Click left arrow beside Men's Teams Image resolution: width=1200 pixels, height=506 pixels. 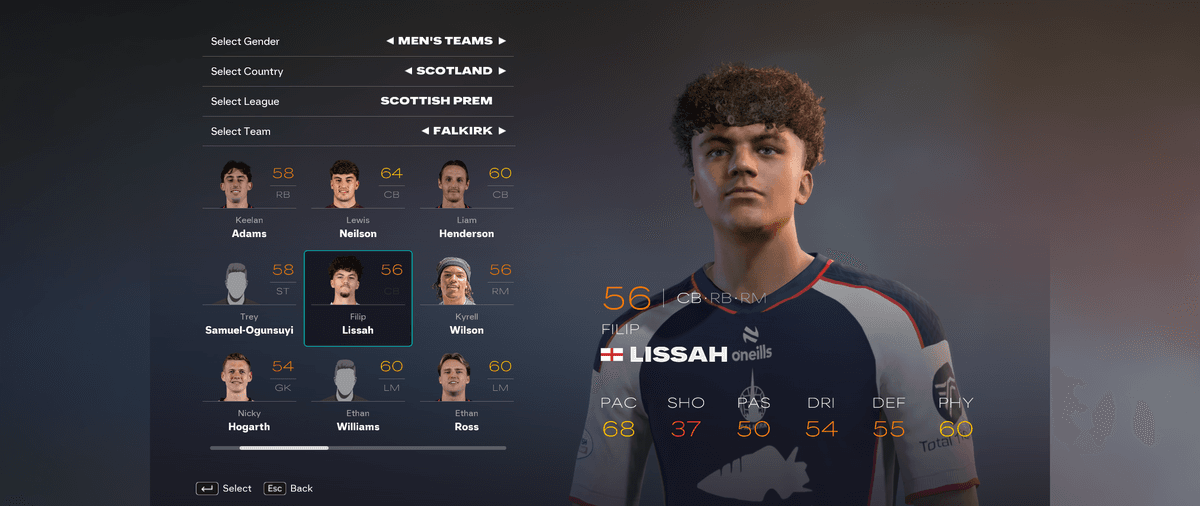coord(389,41)
